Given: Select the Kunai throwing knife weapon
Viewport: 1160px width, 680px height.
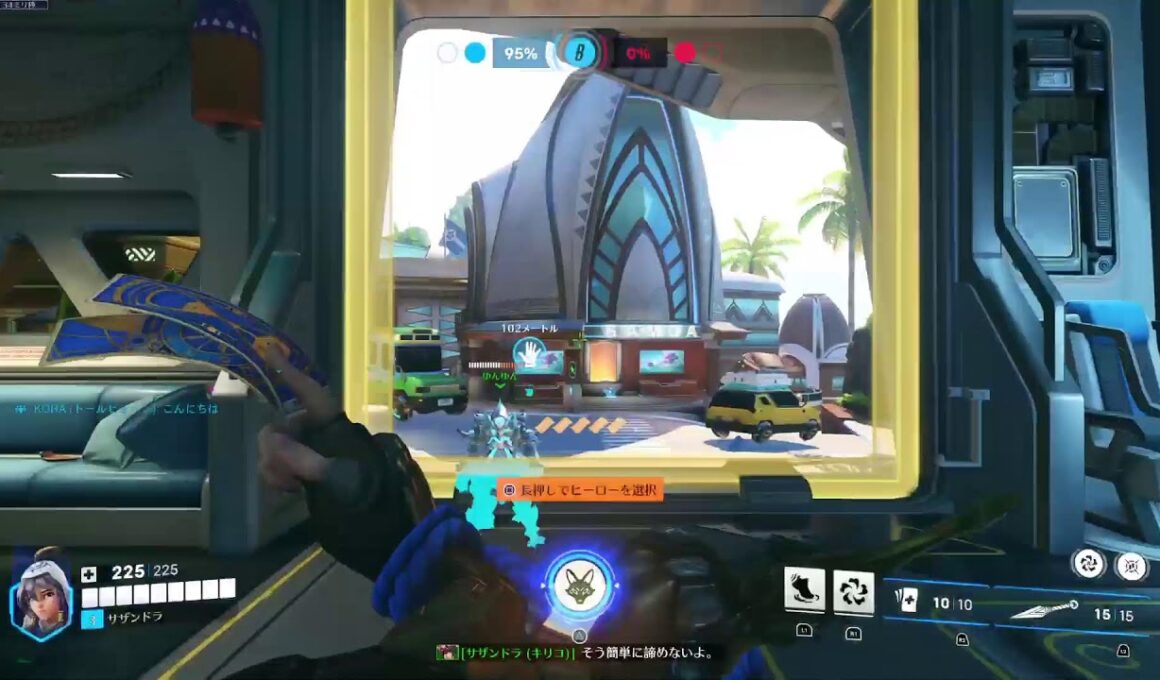Looking at the screenshot, I should 1045,608.
